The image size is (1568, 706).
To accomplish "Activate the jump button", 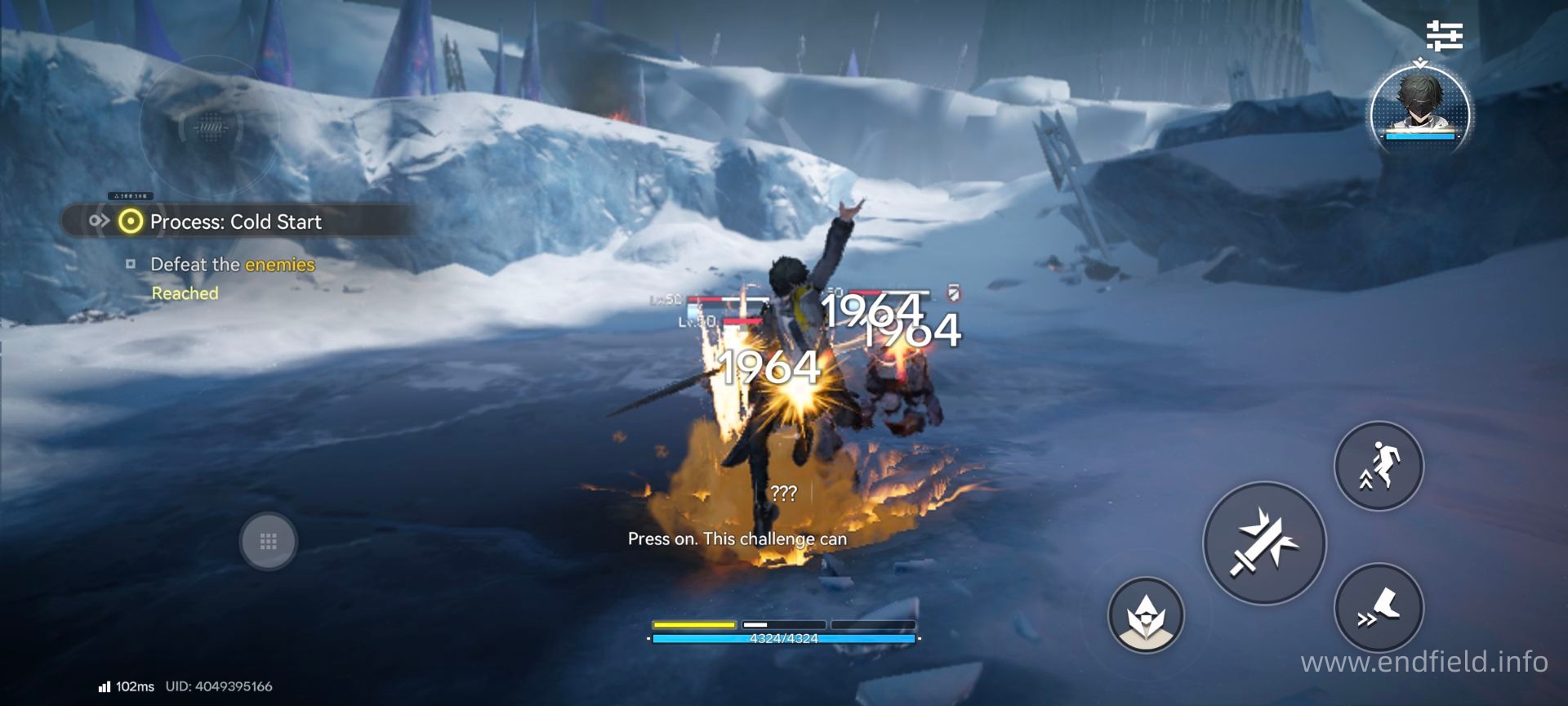I will [1379, 467].
